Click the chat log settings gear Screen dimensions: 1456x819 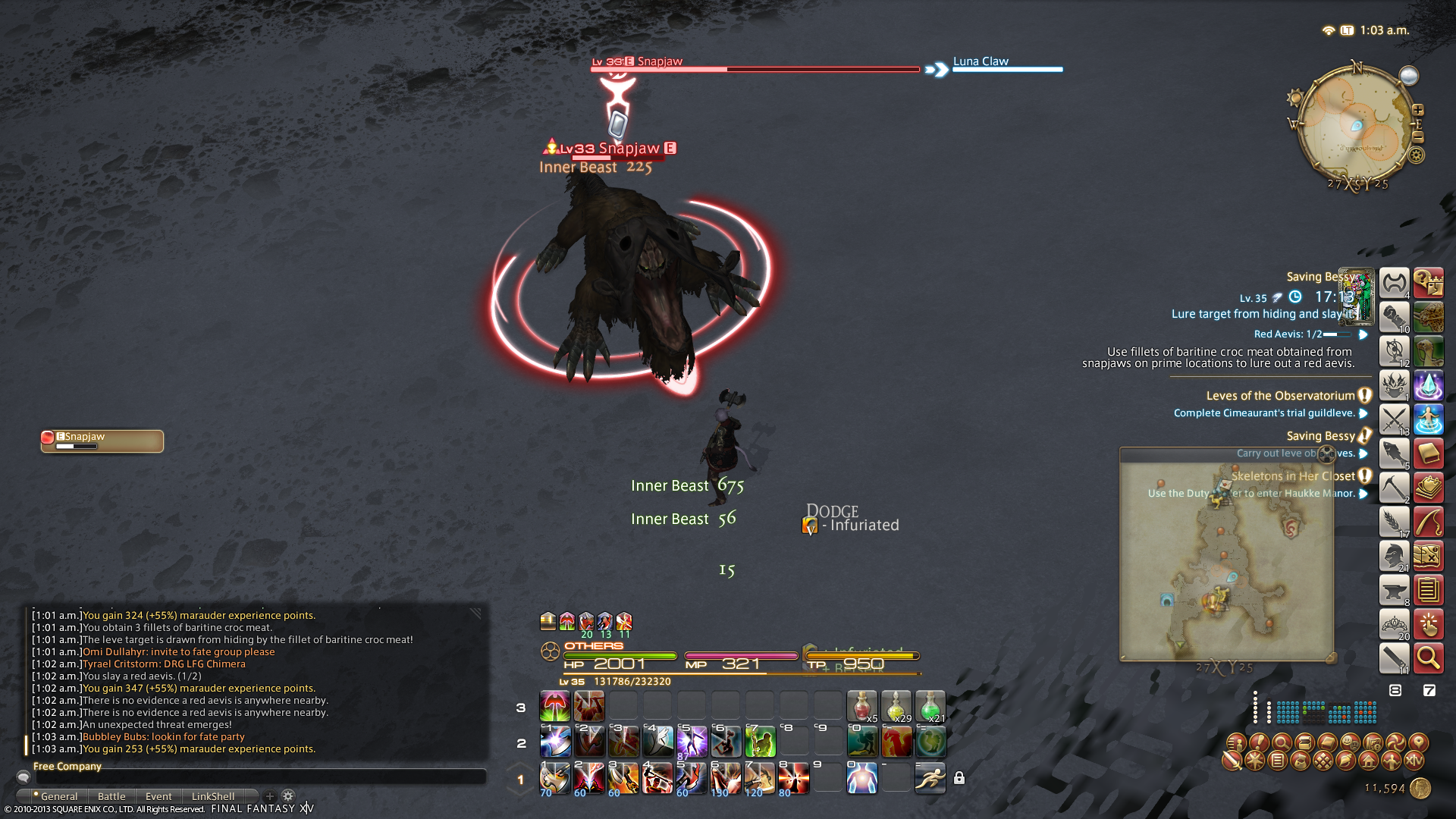(x=288, y=796)
